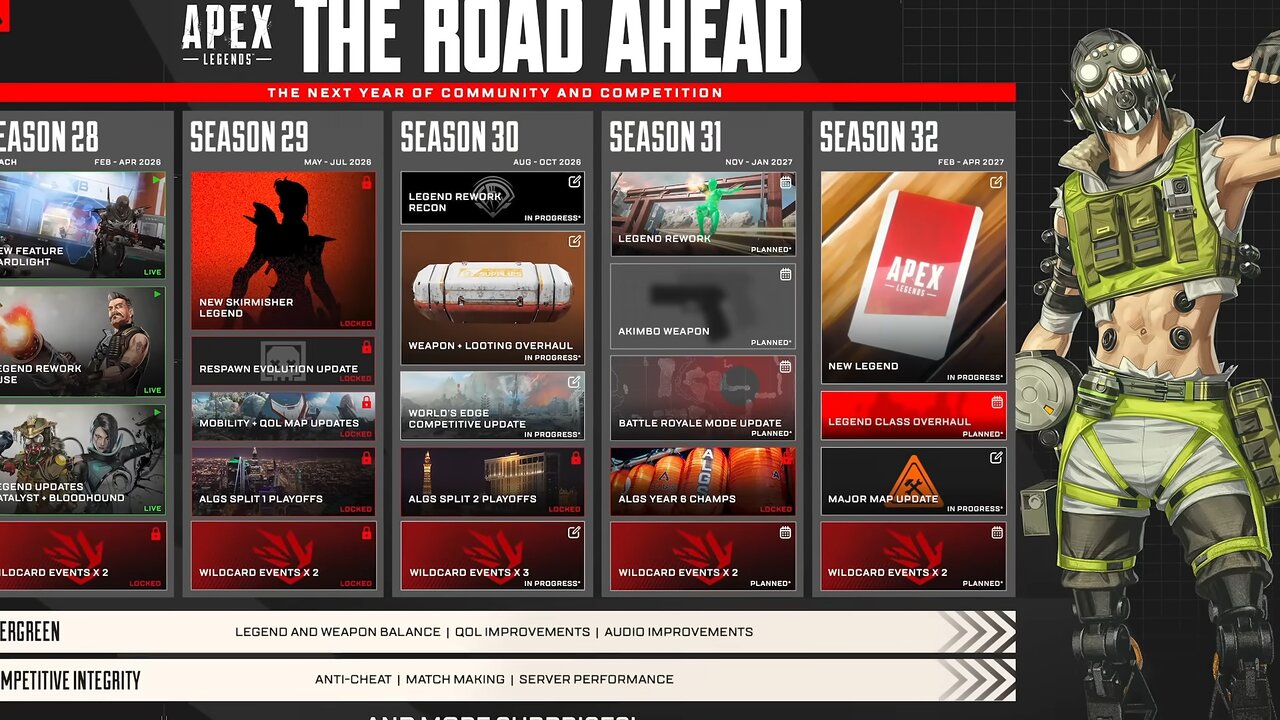The width and height of the screenshot is (1280, 720).
Task: Open Season 31's Legend Rework card
Action: pyautogui.click(x=703, y=214)
